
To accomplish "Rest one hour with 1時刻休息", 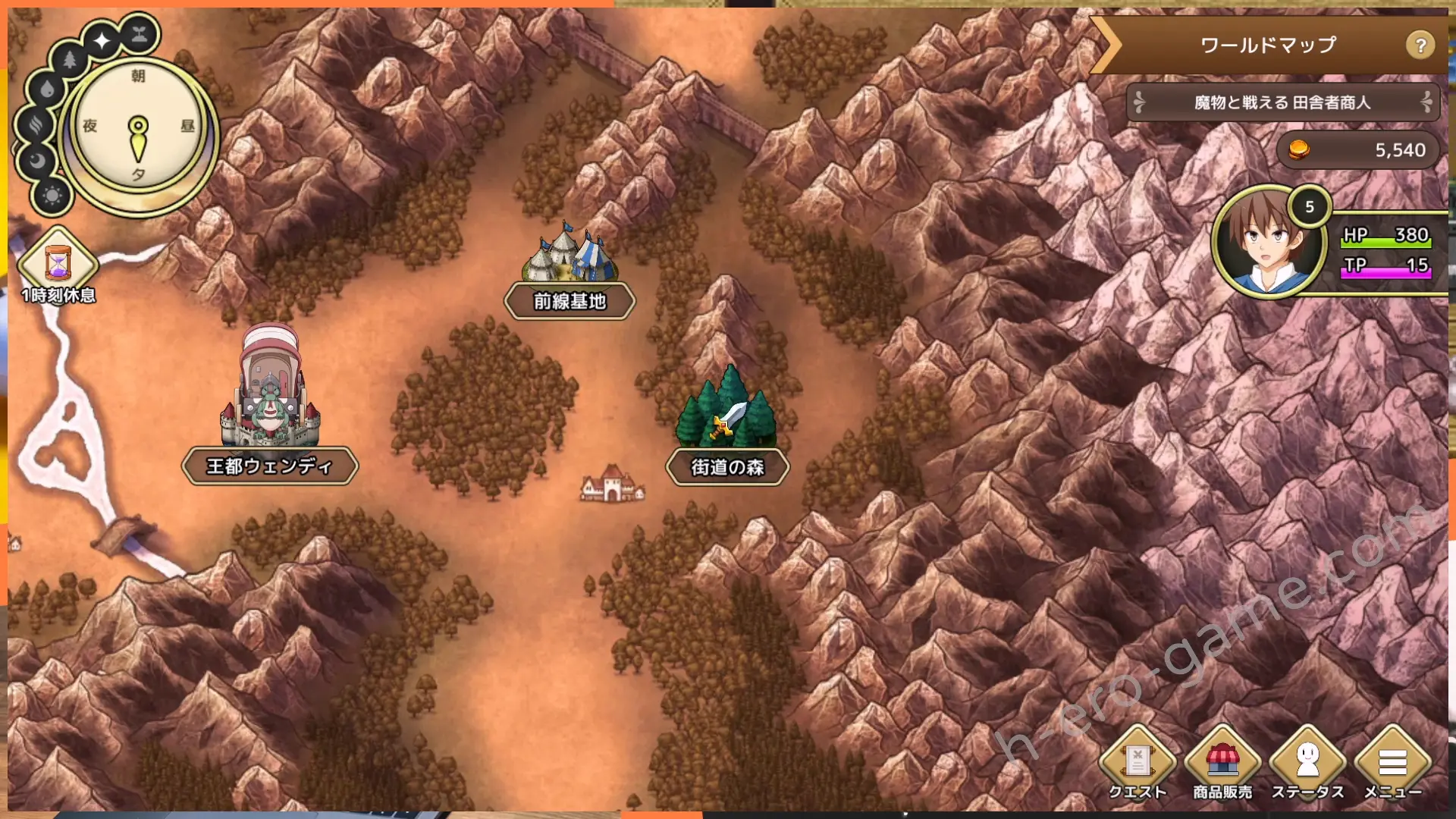I will [58, 267].
